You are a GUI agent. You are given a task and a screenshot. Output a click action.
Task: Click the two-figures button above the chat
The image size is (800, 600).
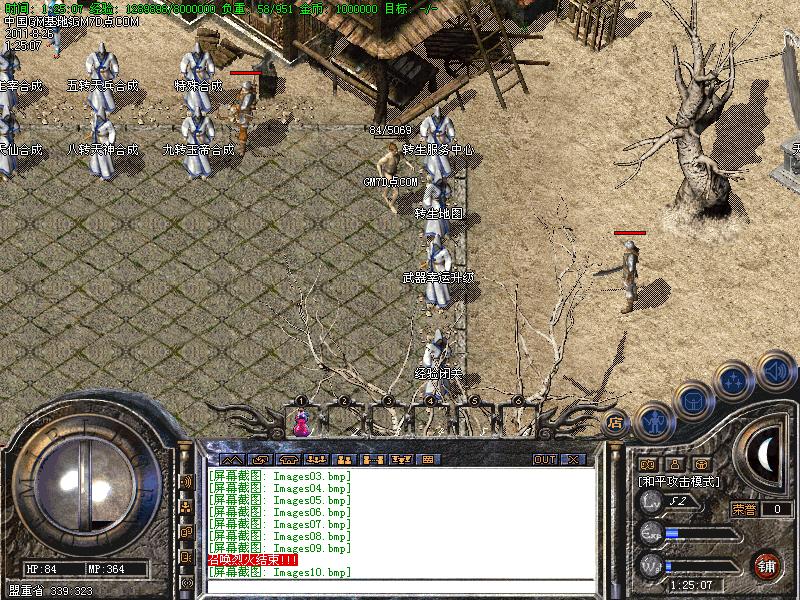click(x=342, y=459)
